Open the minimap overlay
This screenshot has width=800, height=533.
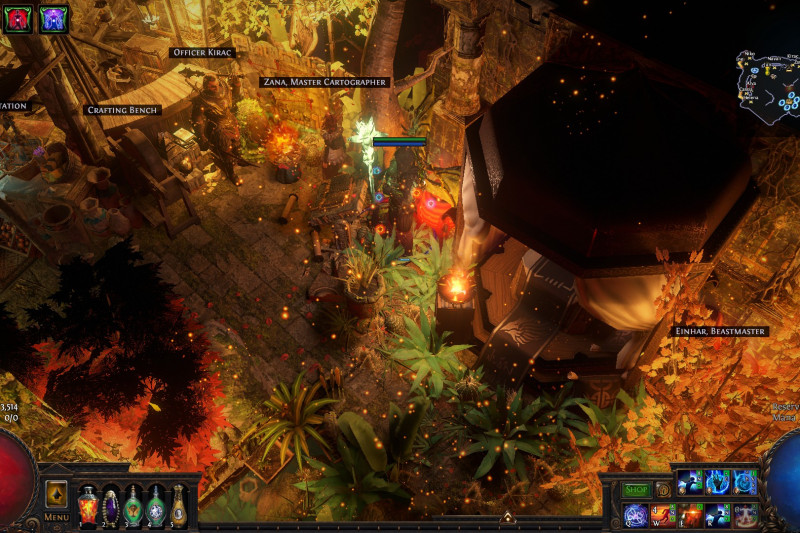(x=765, y=82)
